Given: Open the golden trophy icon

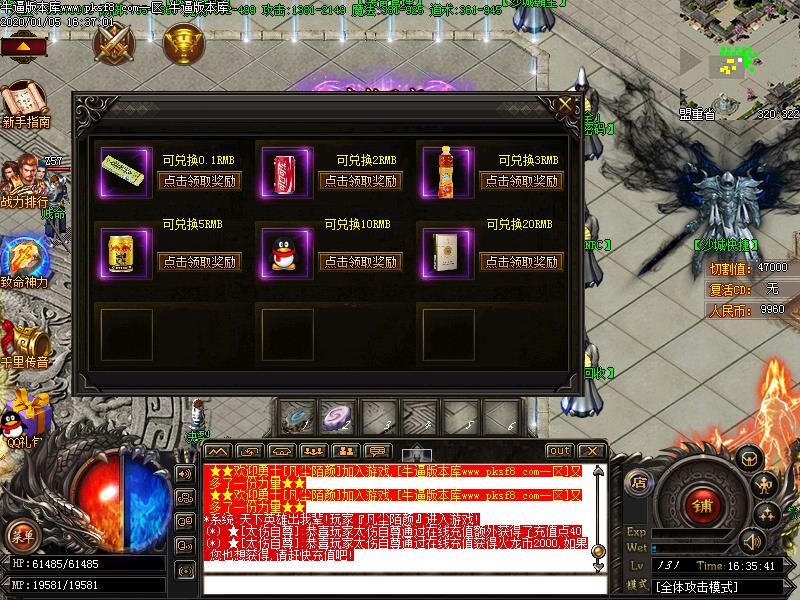Looking at the screenshot, I should (181, 42).
